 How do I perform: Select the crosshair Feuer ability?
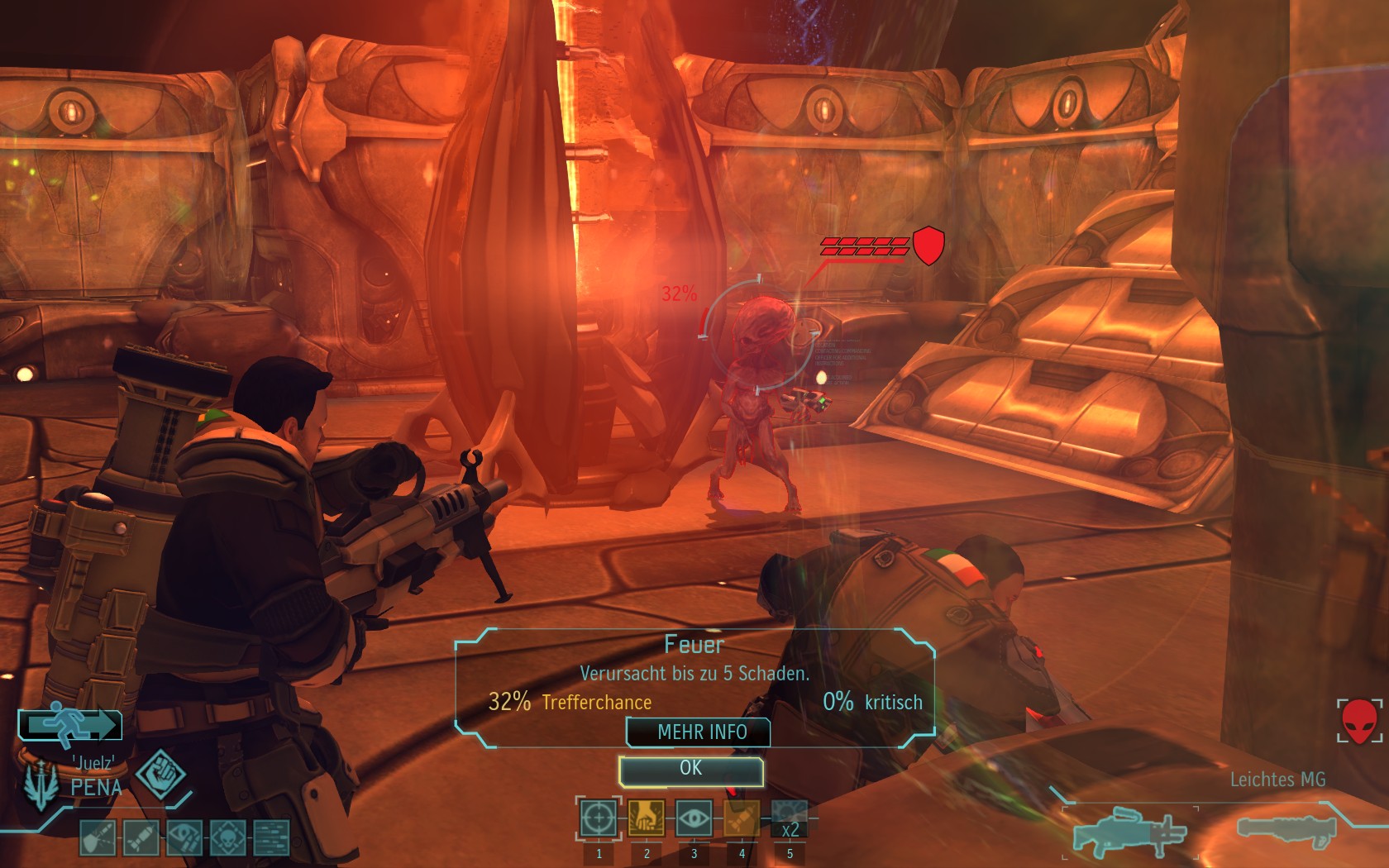tap(598, 819)
